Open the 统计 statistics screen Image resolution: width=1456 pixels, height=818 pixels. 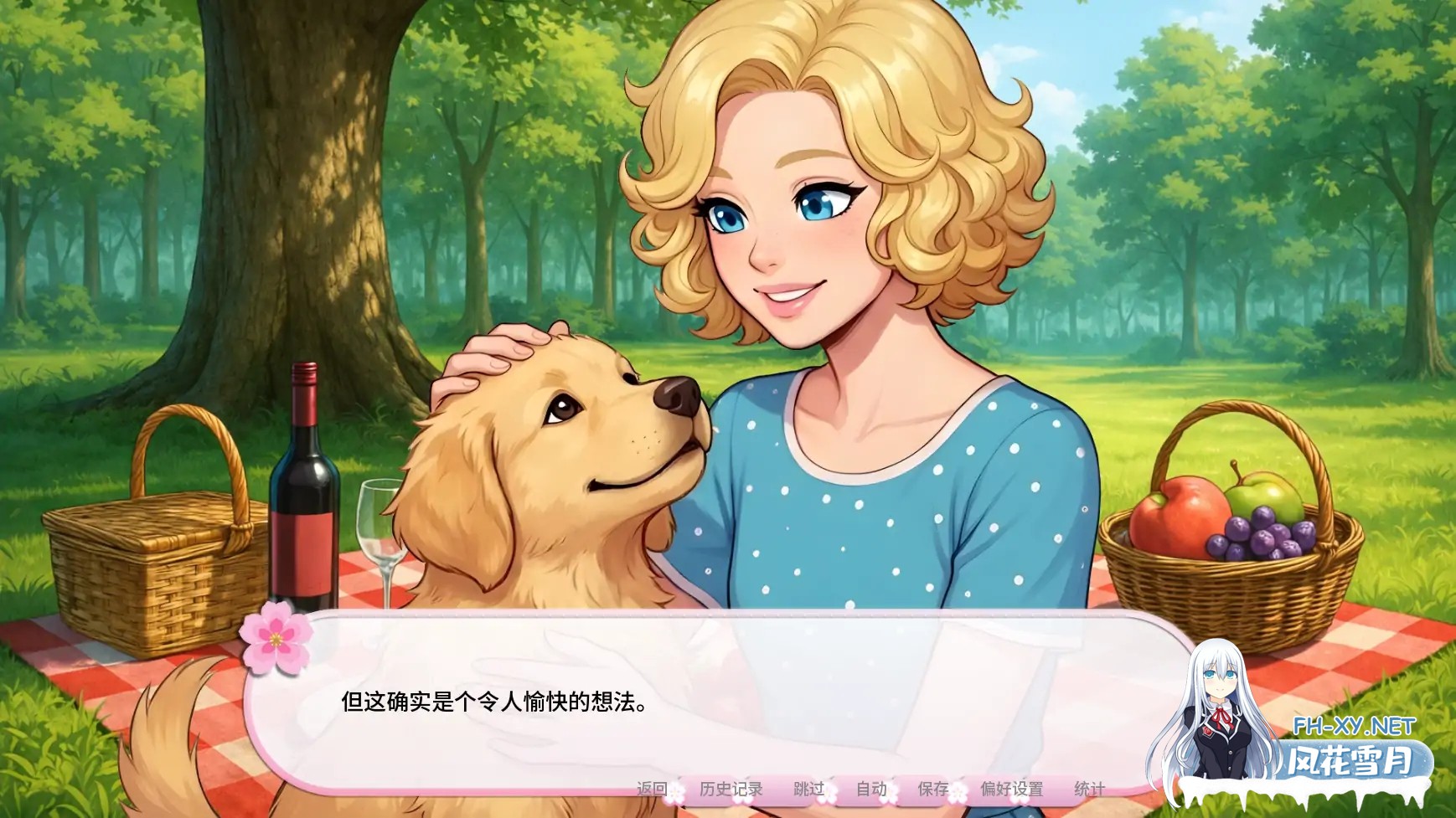click(x=1091, y=788)
